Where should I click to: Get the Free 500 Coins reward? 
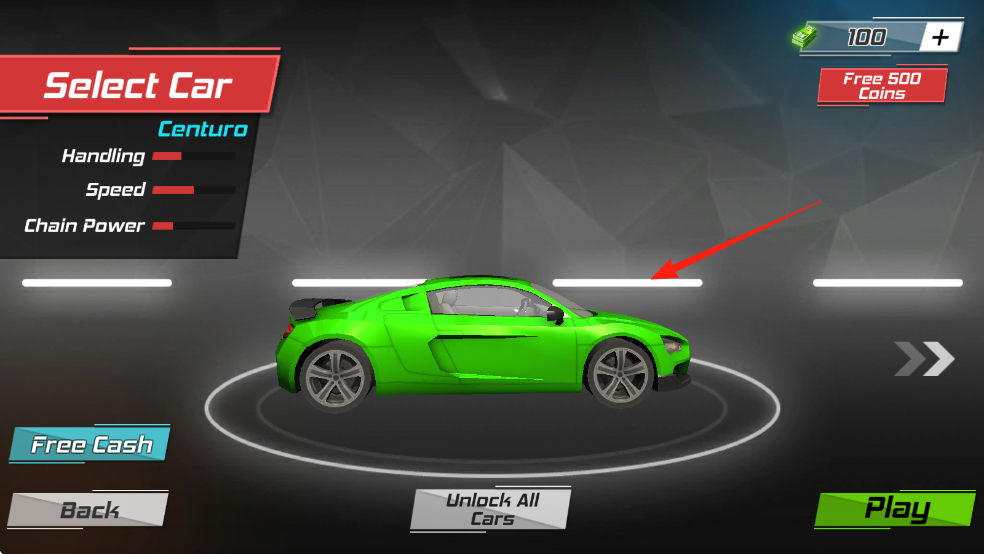(881, 86)
